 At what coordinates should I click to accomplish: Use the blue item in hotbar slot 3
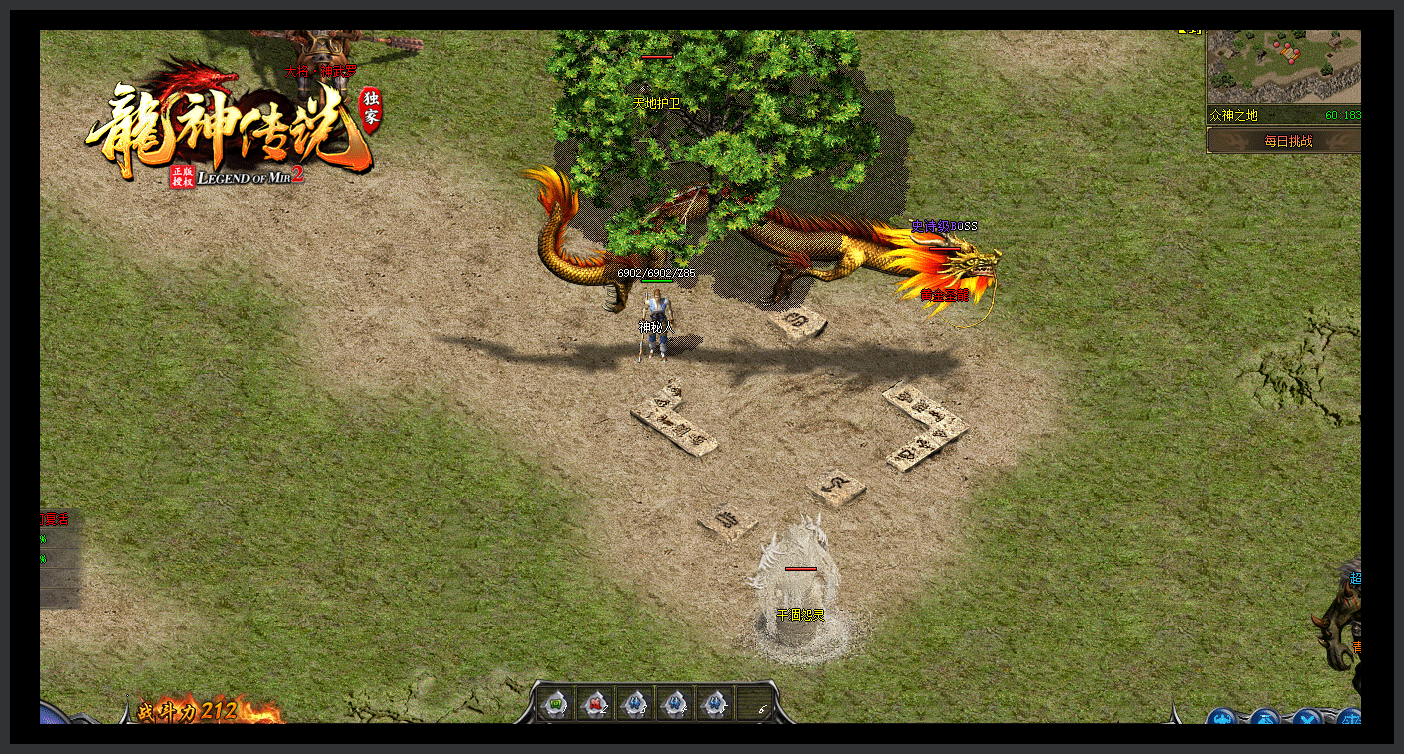(x=635, y=704)
